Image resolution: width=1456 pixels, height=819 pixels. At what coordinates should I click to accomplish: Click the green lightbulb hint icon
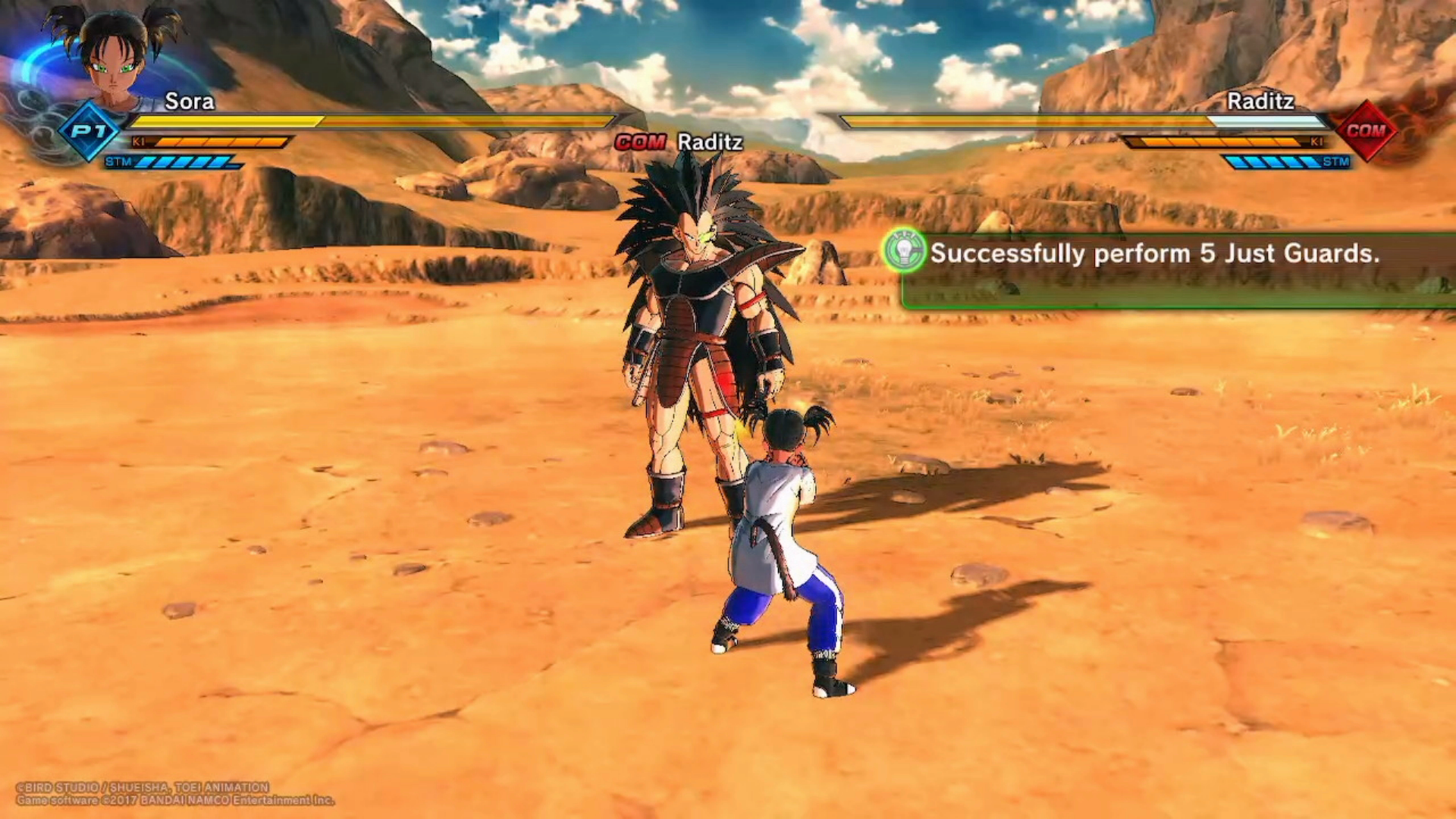(904, 251)
